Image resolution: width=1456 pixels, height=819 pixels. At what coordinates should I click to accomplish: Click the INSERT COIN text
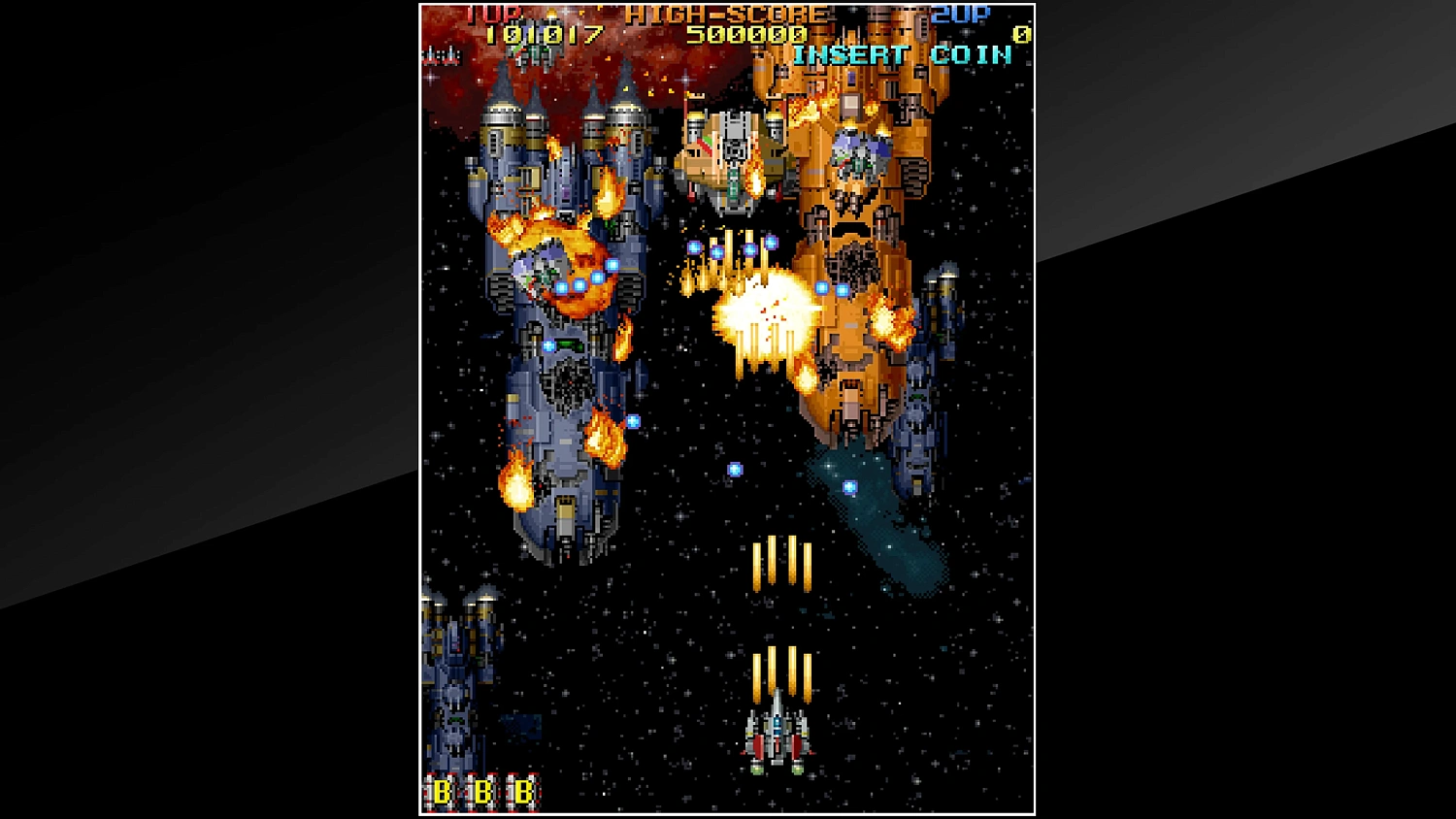coord(901,54)
